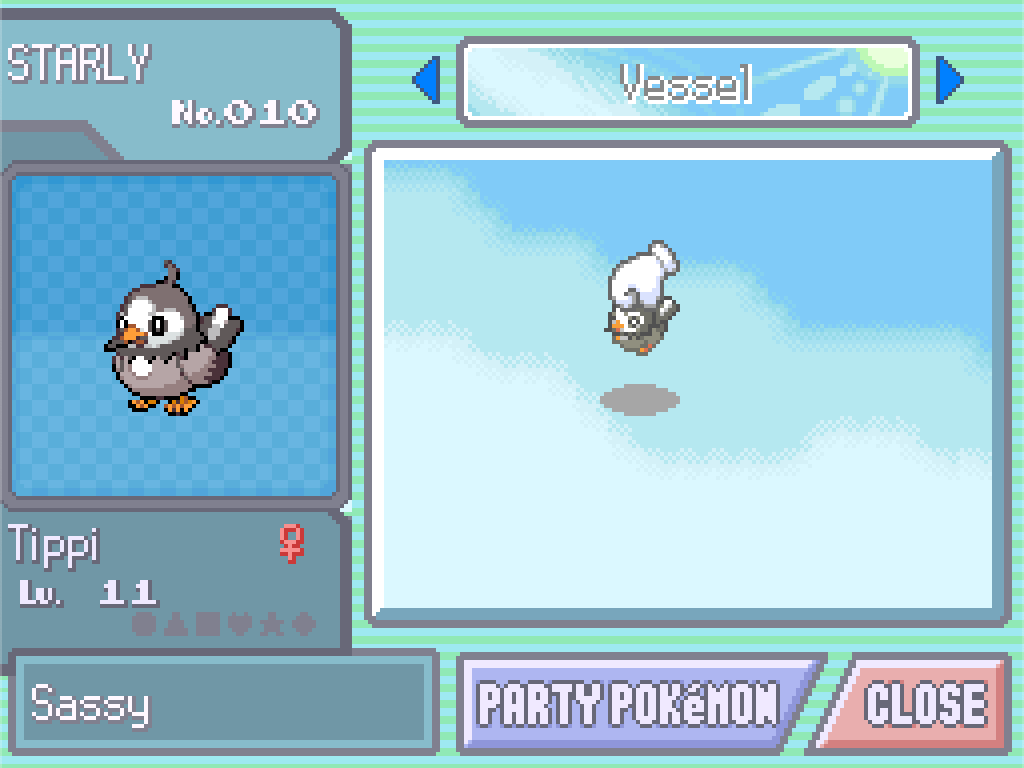Open the Party Pokémon panel
Image resolution: width=1024 pixels, height=768 pixels.
(x=630, y=703)
